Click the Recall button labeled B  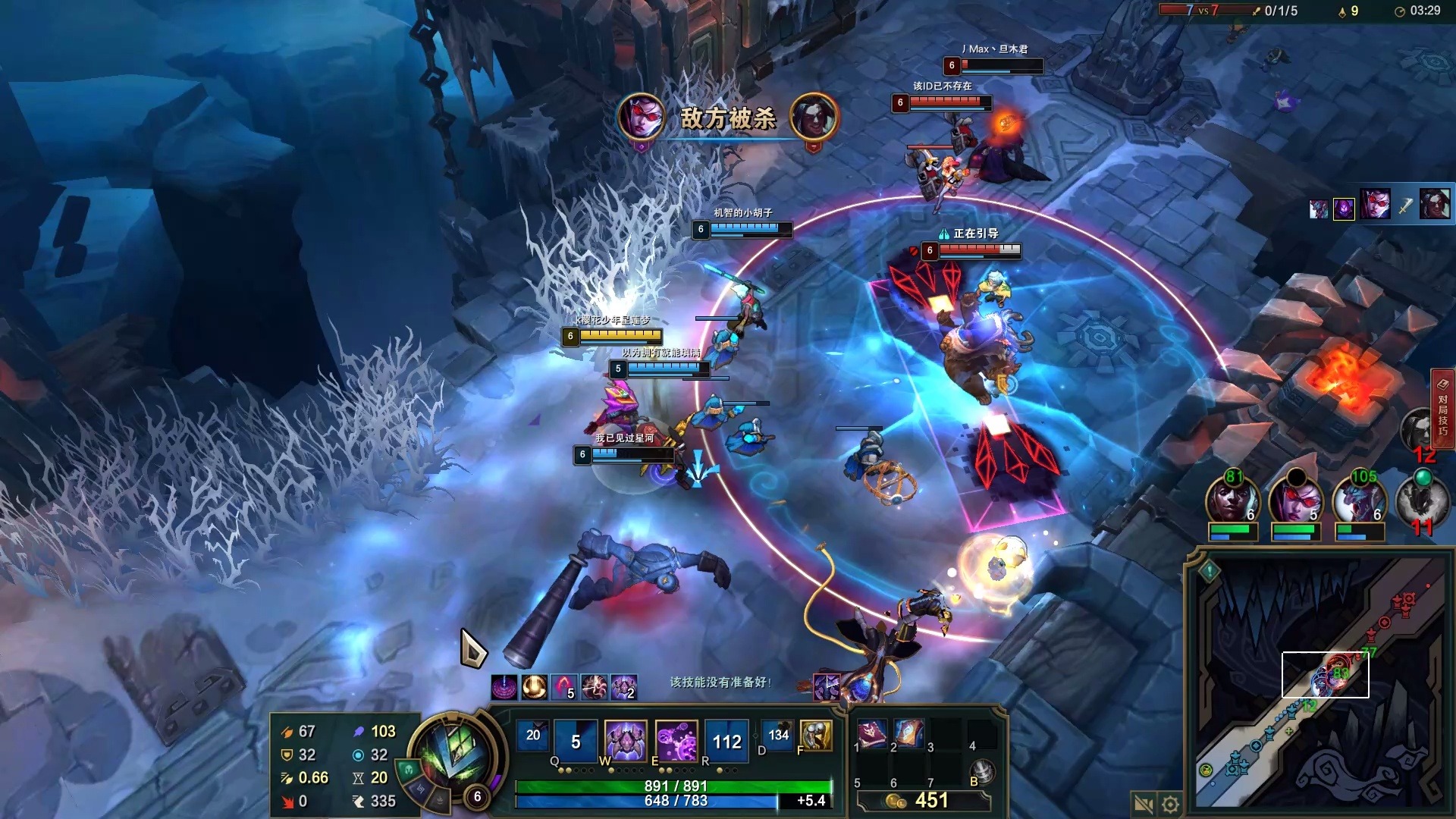tap(983, 771)
